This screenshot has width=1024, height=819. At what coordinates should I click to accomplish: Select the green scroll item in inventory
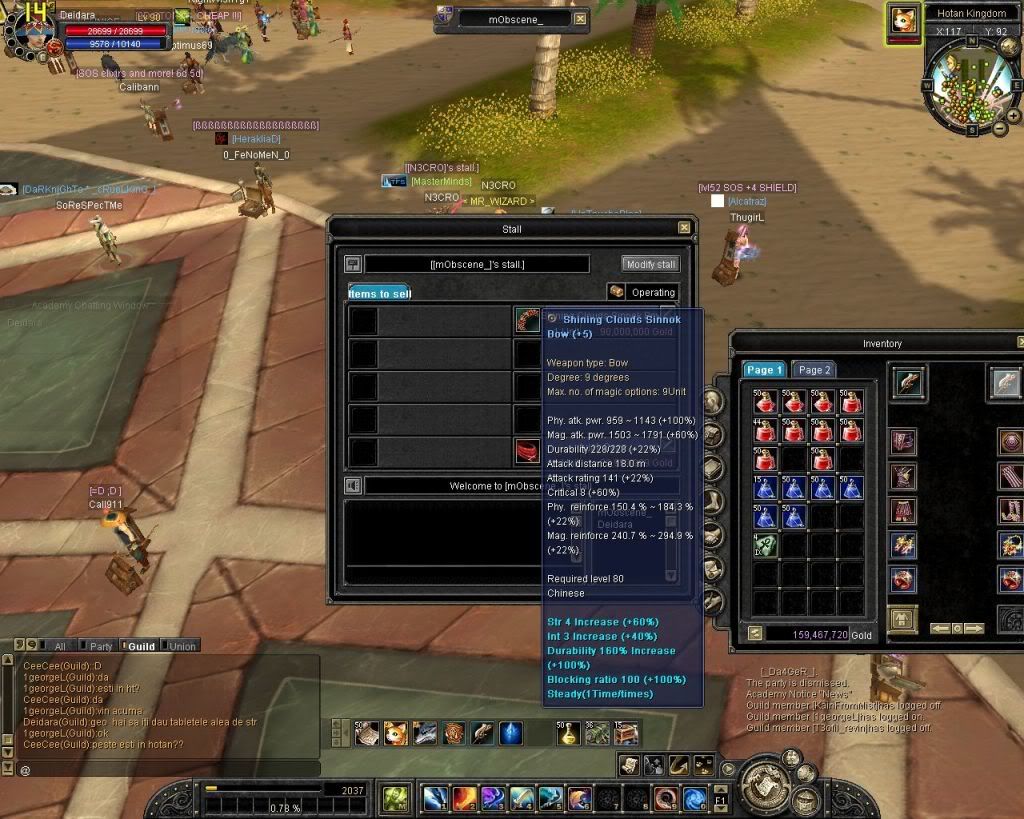coord(766,545)
